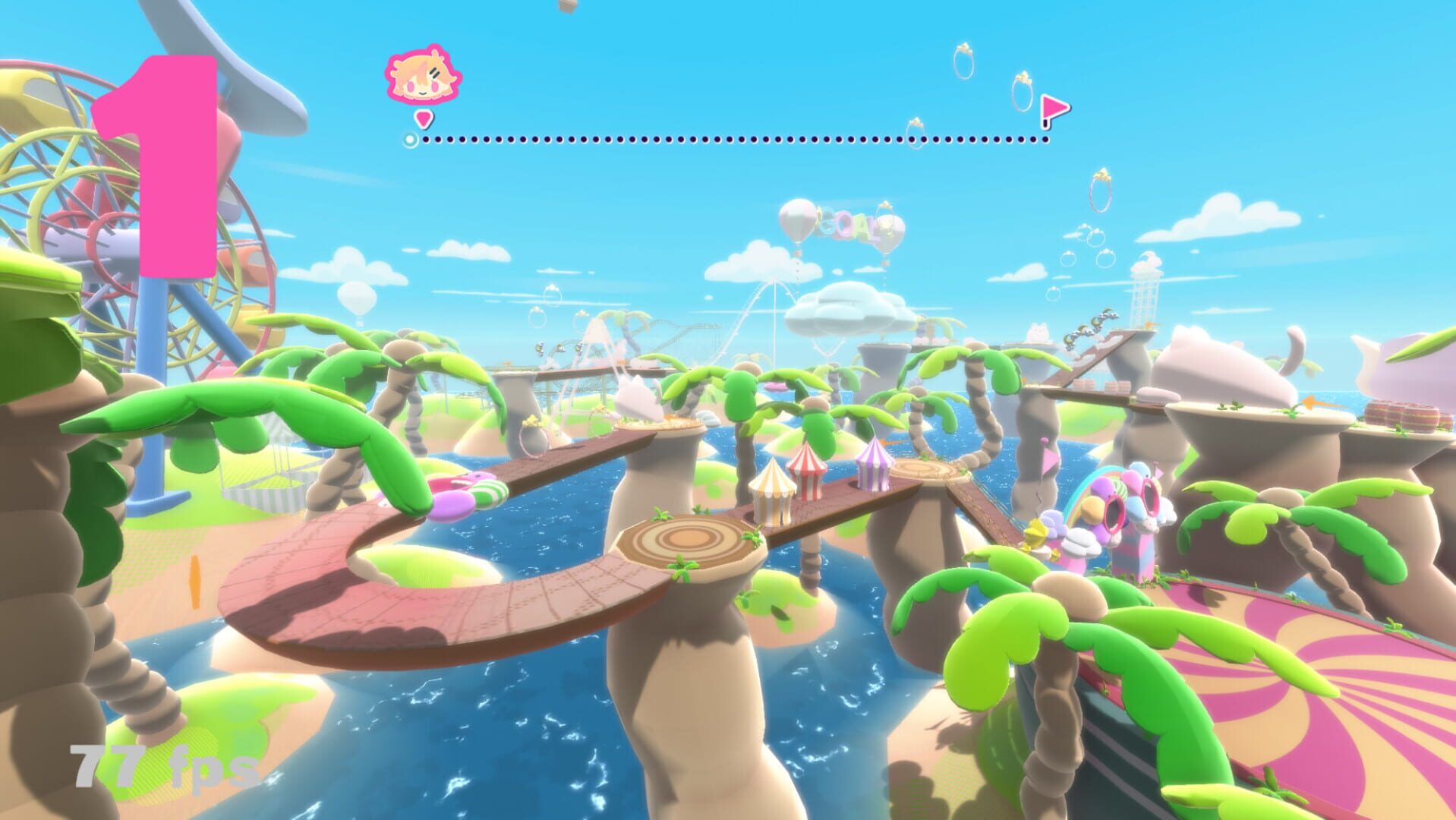The width and height of the screenshot is (1456, 820).
Task: Click the pink heart position marker
Action: 424,120
